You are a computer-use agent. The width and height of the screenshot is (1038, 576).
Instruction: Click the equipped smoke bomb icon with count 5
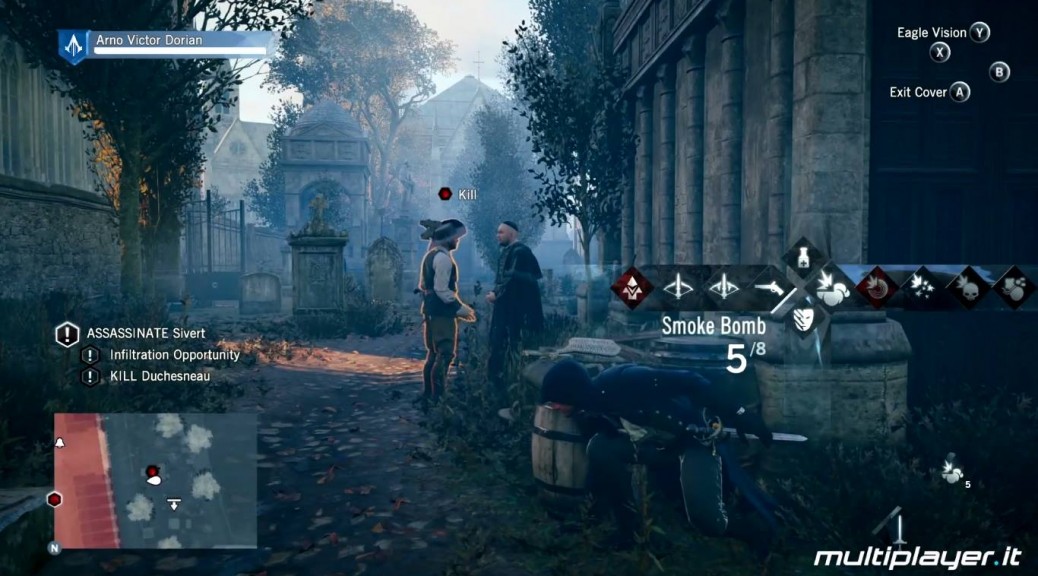click(x=951, y=471)
